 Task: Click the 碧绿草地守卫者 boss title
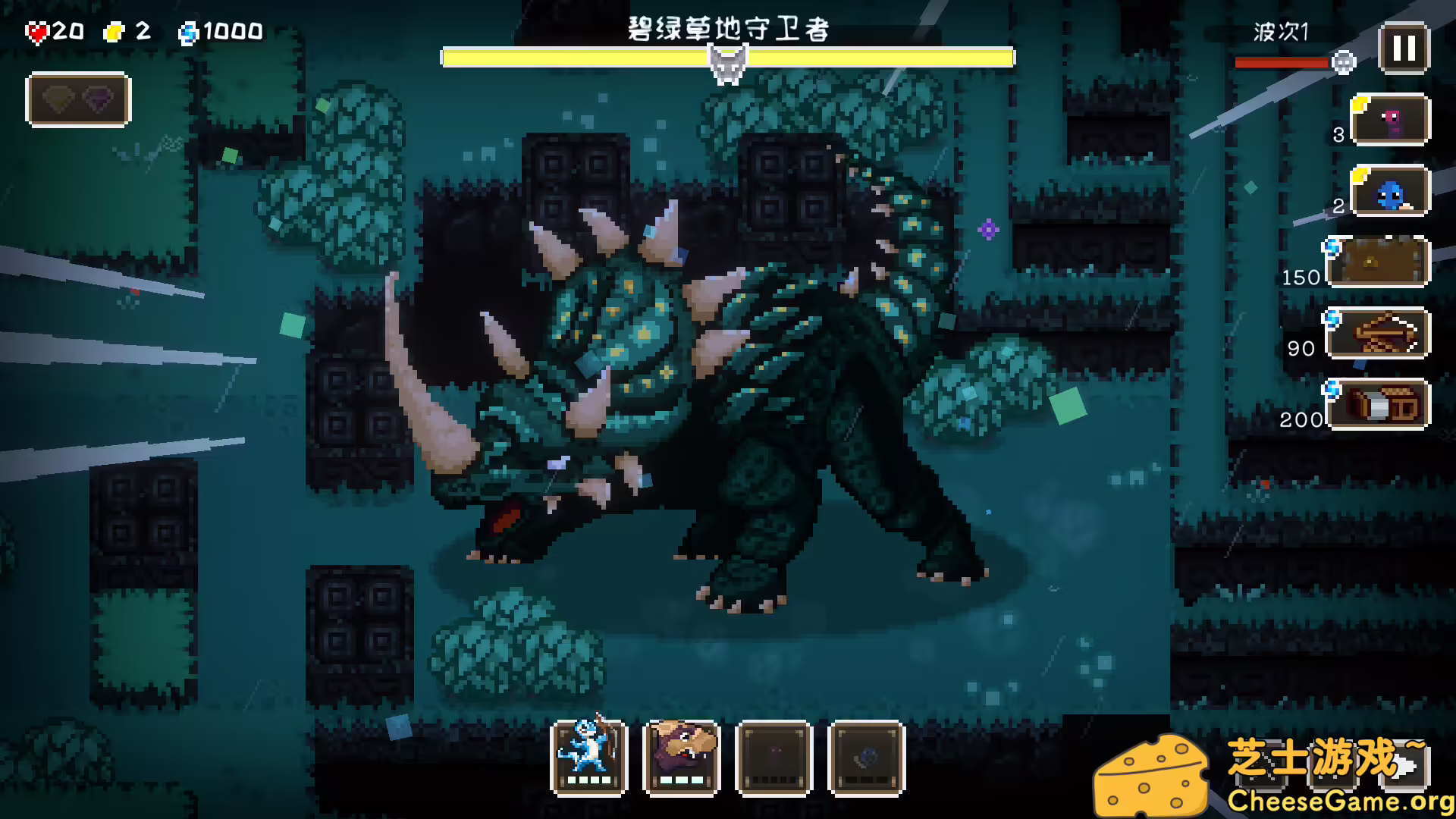(x=726, y=32)
